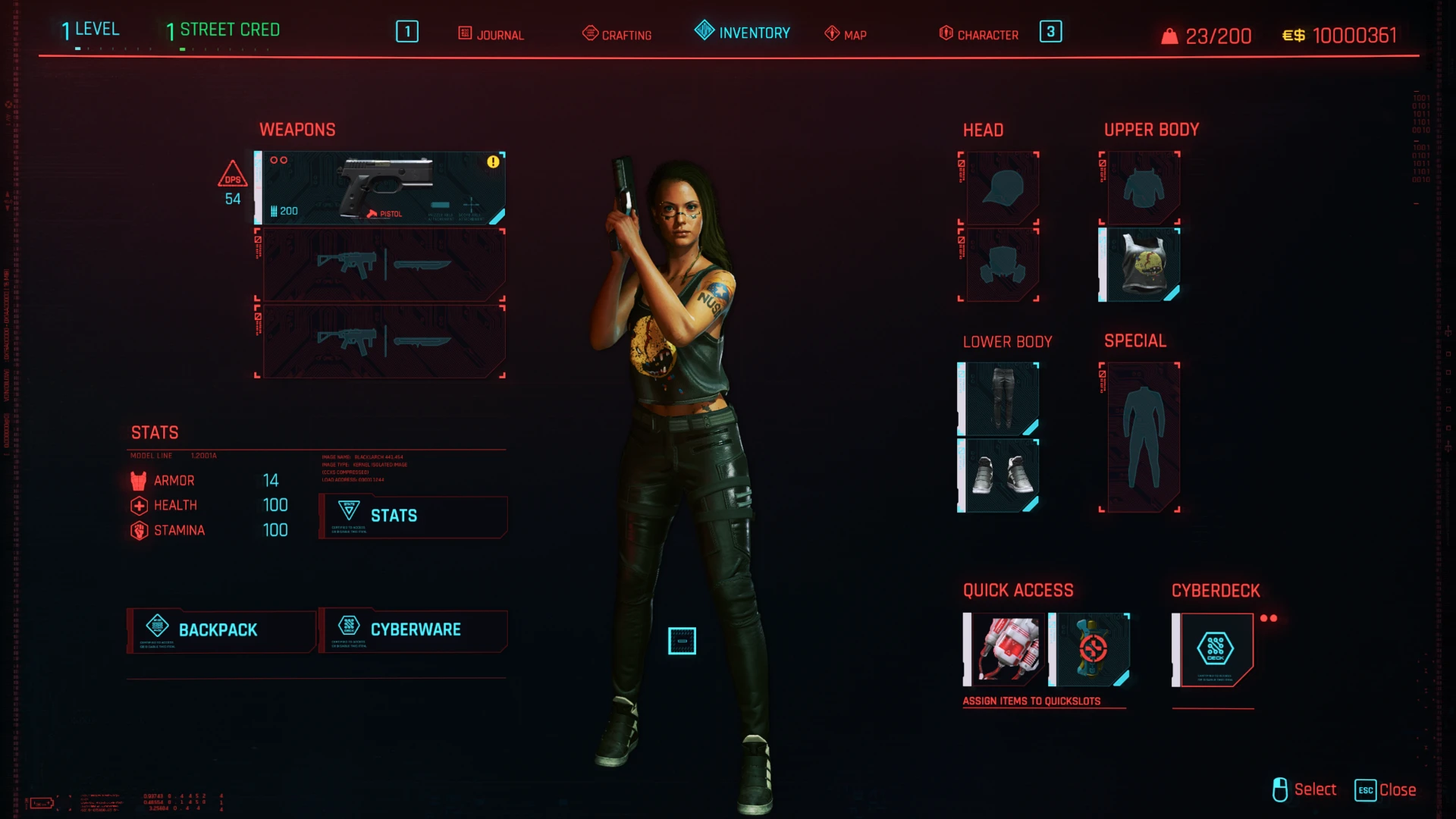Click the Health cross icon
Screen dimensions: 1456x819
click(139, 505)
